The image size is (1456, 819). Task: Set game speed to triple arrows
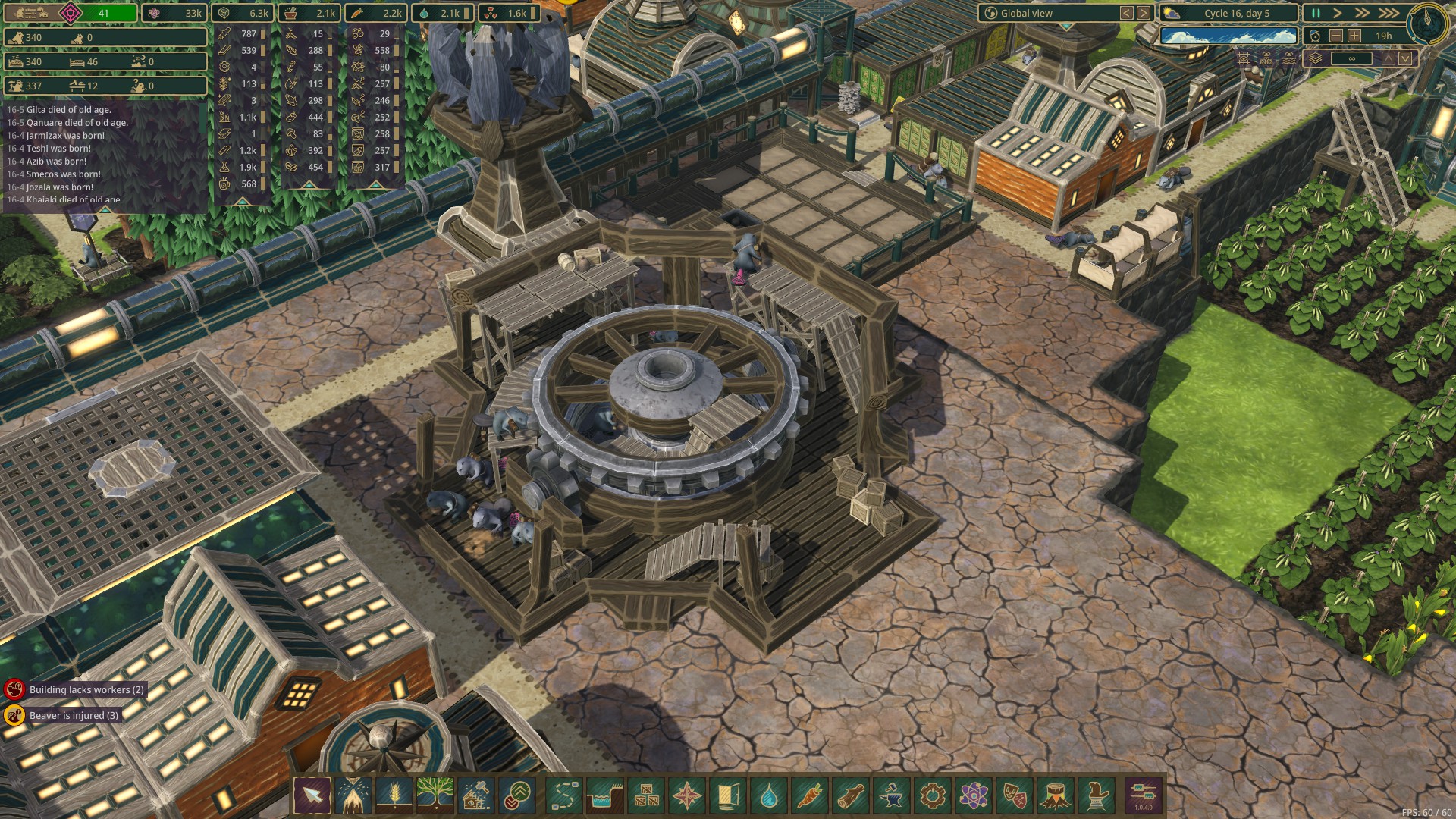click(1389, 13)
